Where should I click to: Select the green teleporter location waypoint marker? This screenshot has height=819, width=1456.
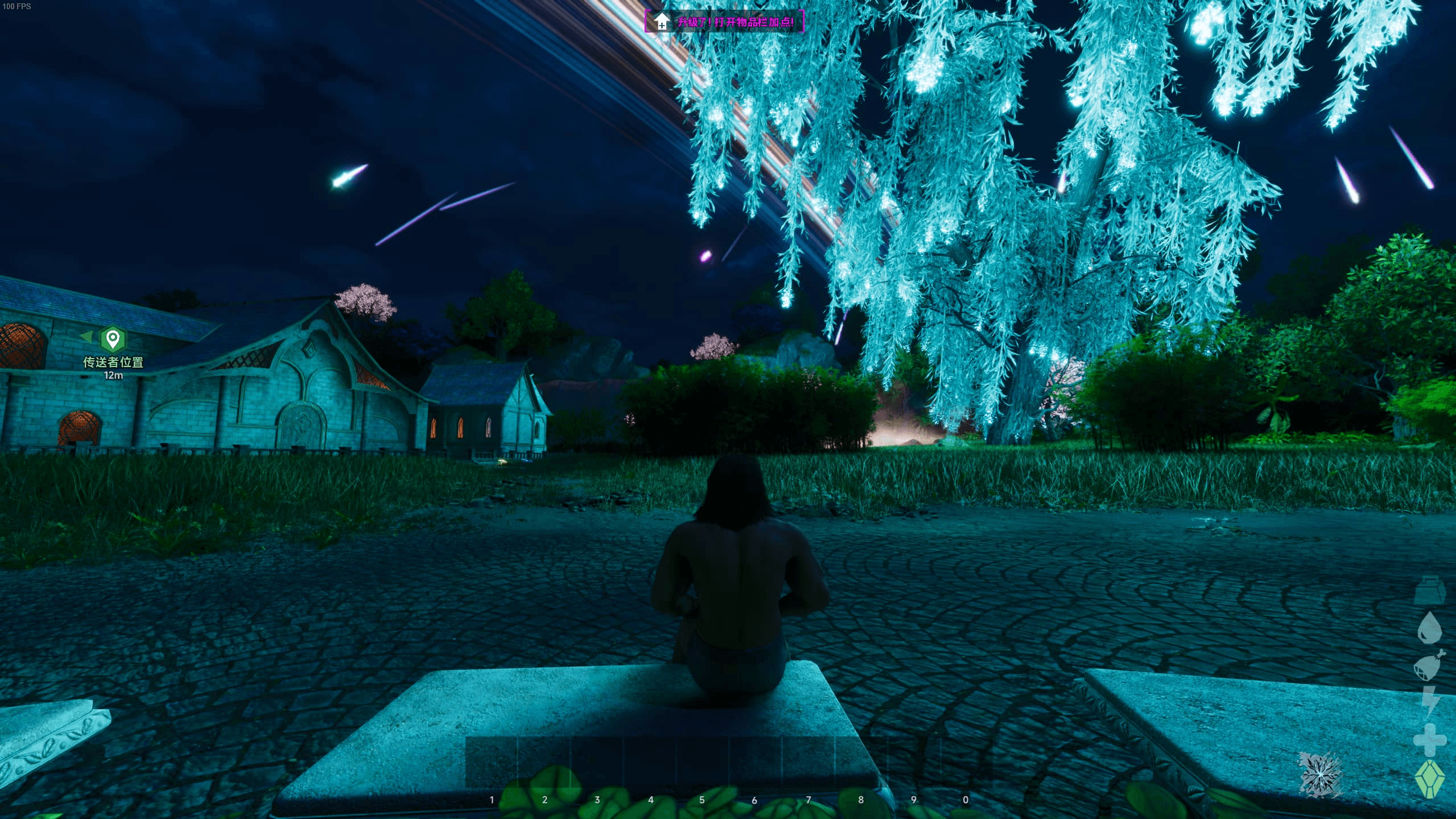tap(113, 339)
